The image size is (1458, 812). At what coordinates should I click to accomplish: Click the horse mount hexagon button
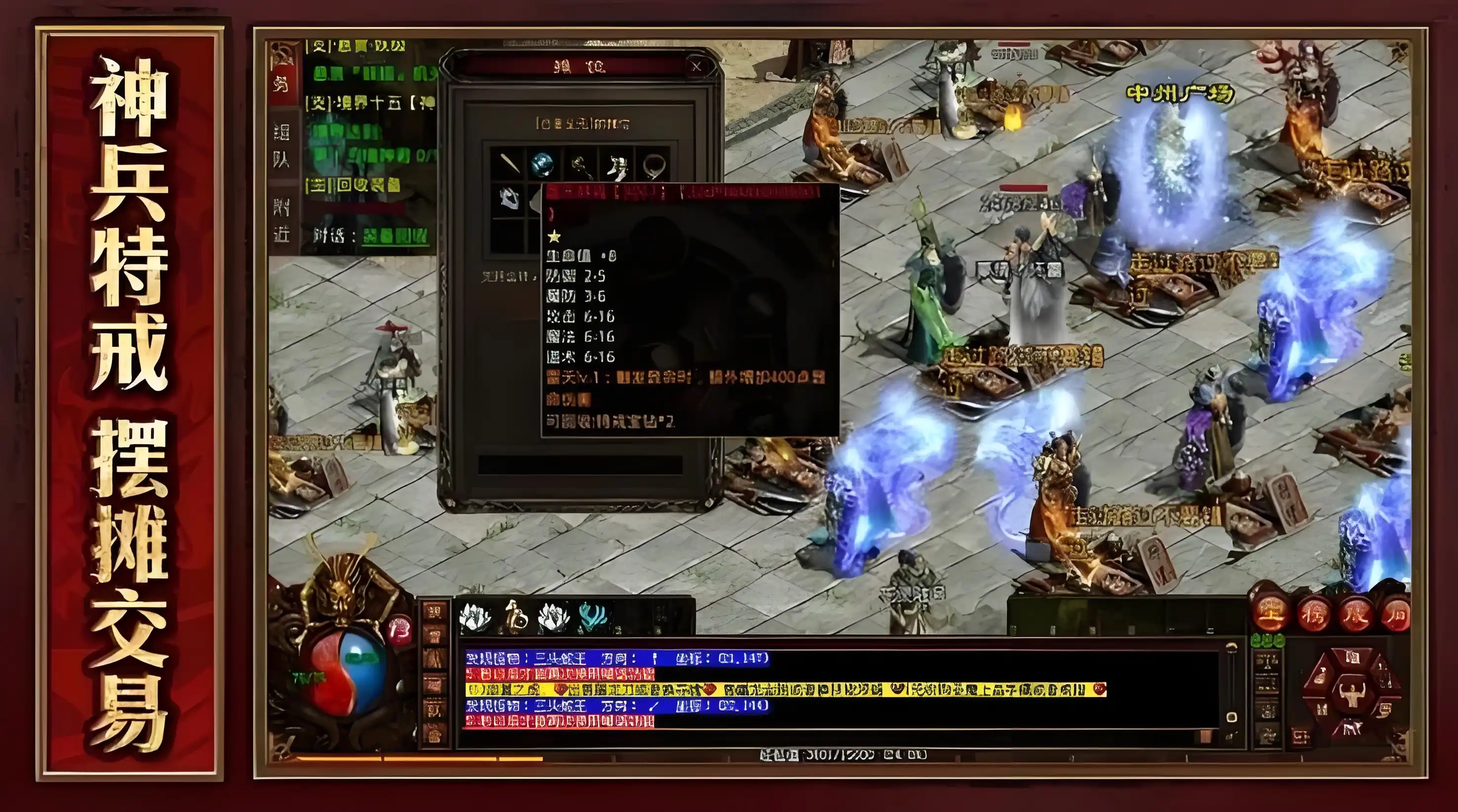pos(1352,727)
